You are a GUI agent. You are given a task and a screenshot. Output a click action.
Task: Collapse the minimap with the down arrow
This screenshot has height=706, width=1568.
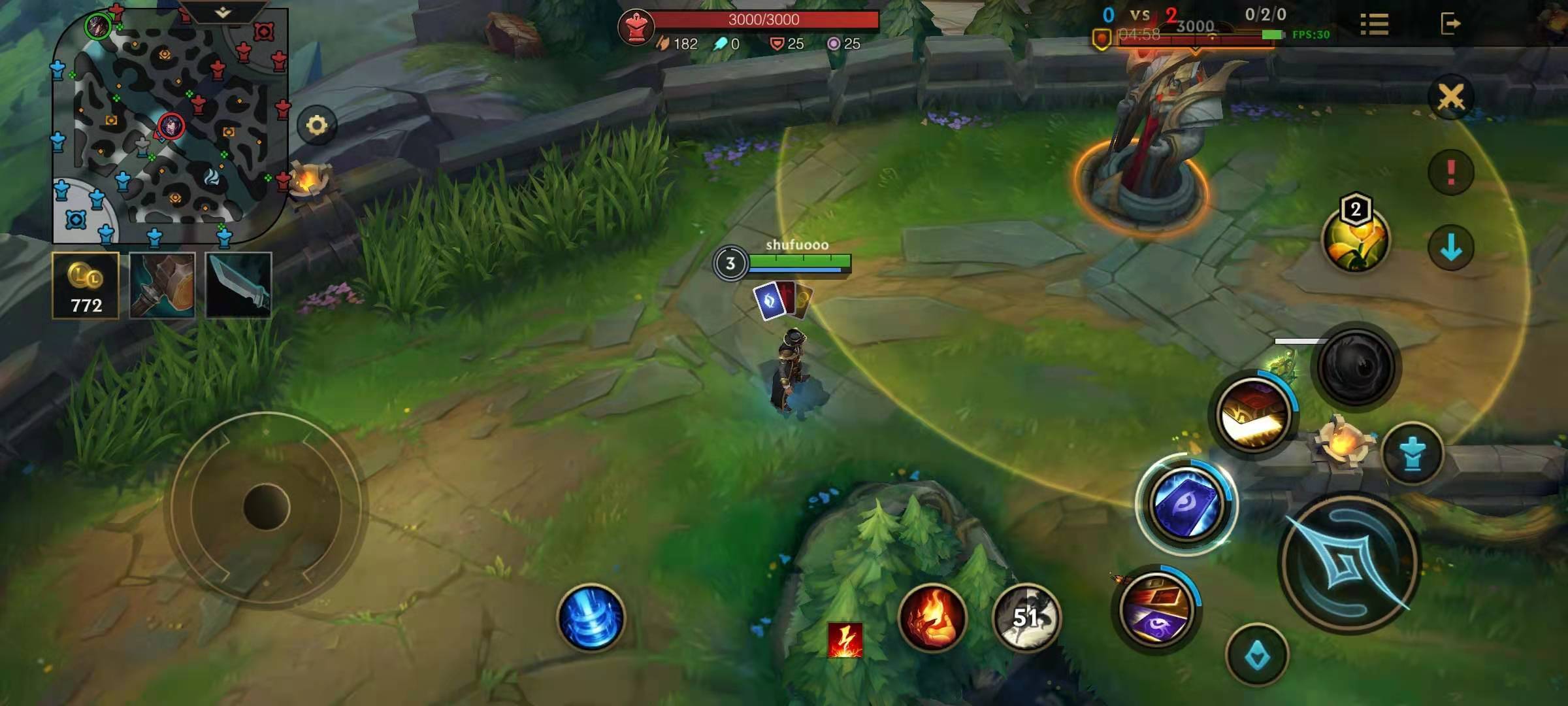pyautogui.click(x=223, y=12)
